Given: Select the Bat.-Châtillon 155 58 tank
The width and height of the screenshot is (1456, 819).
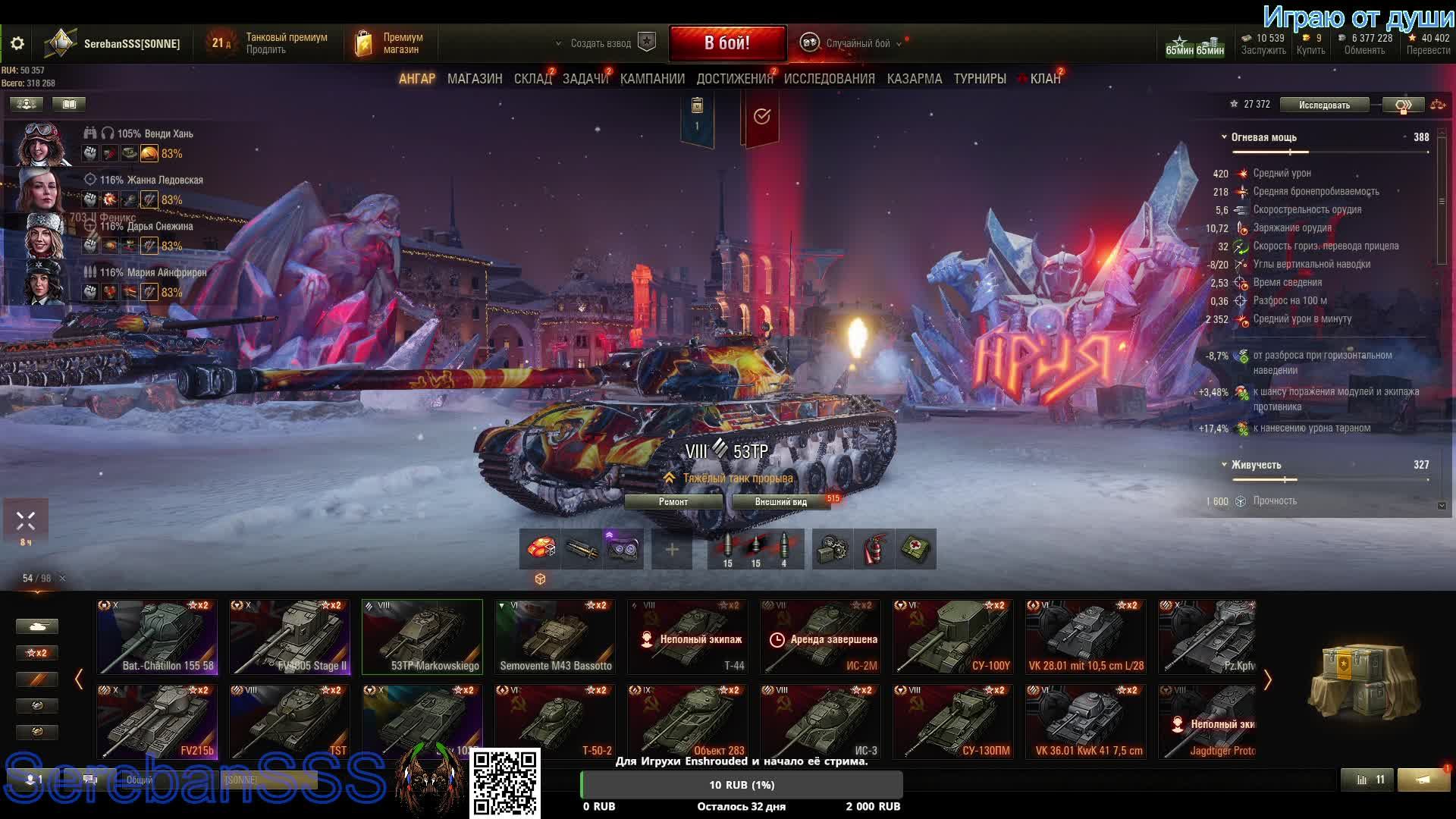Looking at the screenshot, I should click(157, 637).
